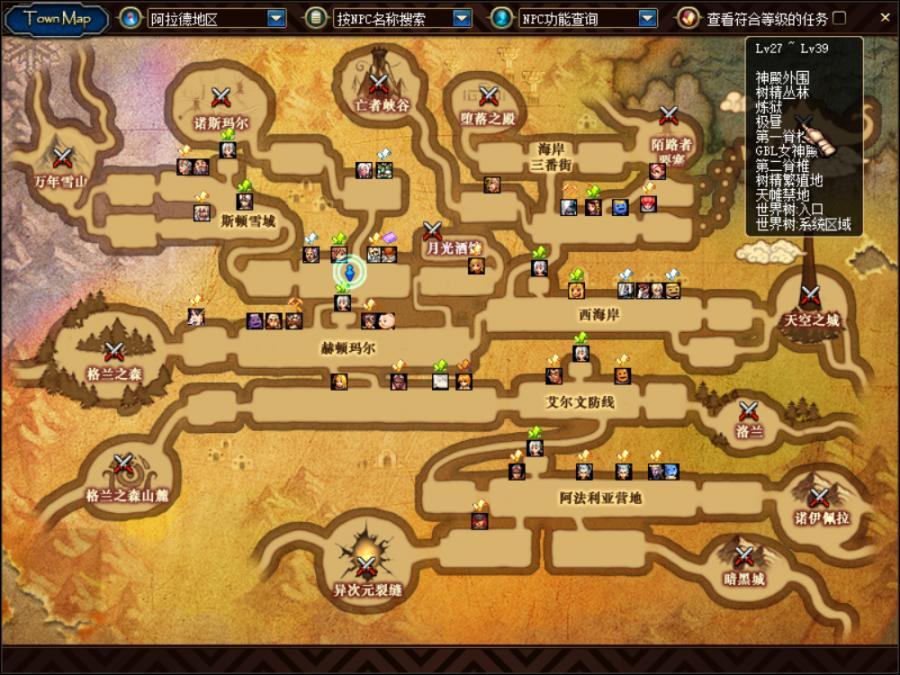
Task: Select the 堕落之殿 dungeon marker
Action: 488,96
